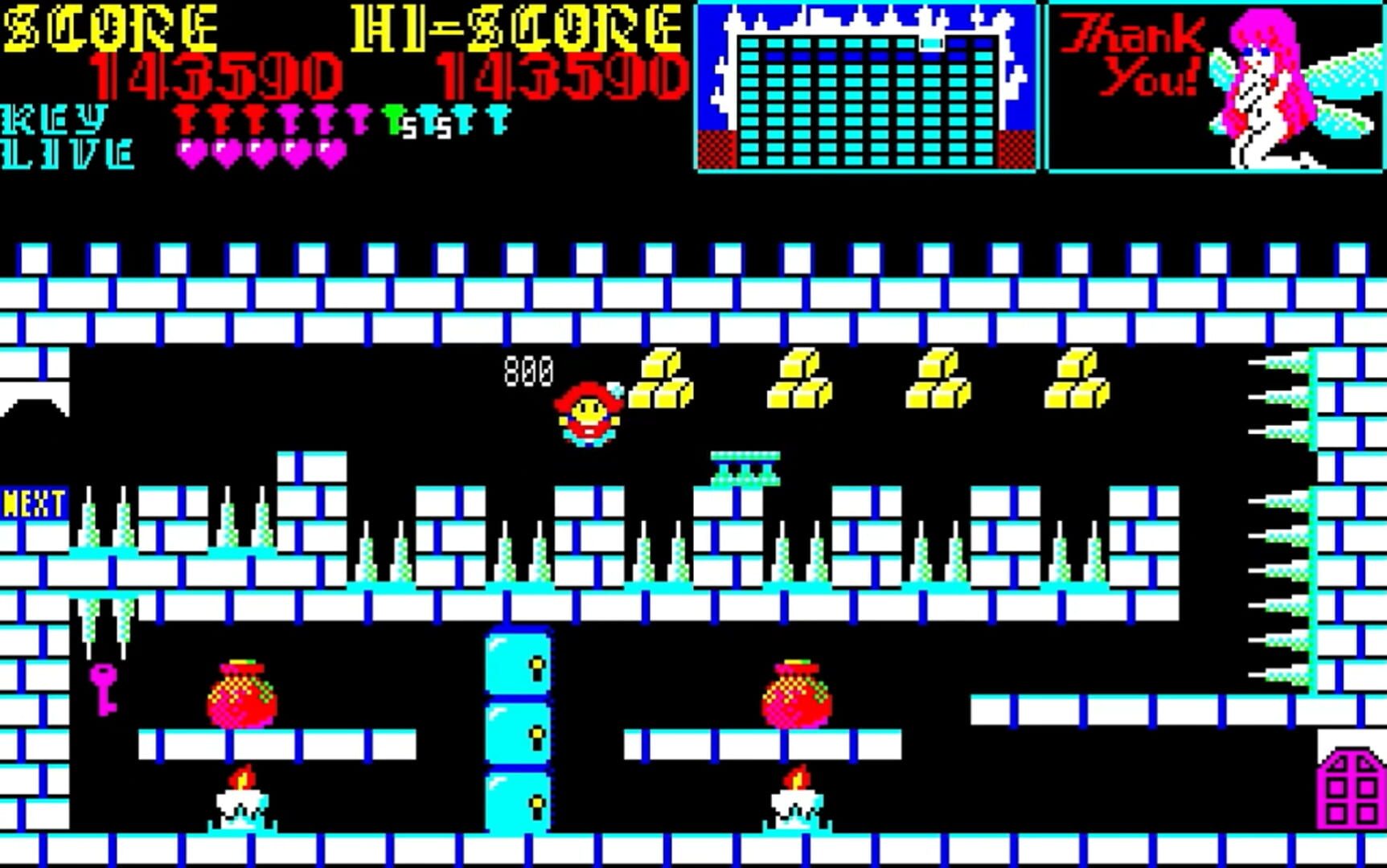Click the 800 points popup text
This screenshot has width=1387, height=868.
coord(528,370)
